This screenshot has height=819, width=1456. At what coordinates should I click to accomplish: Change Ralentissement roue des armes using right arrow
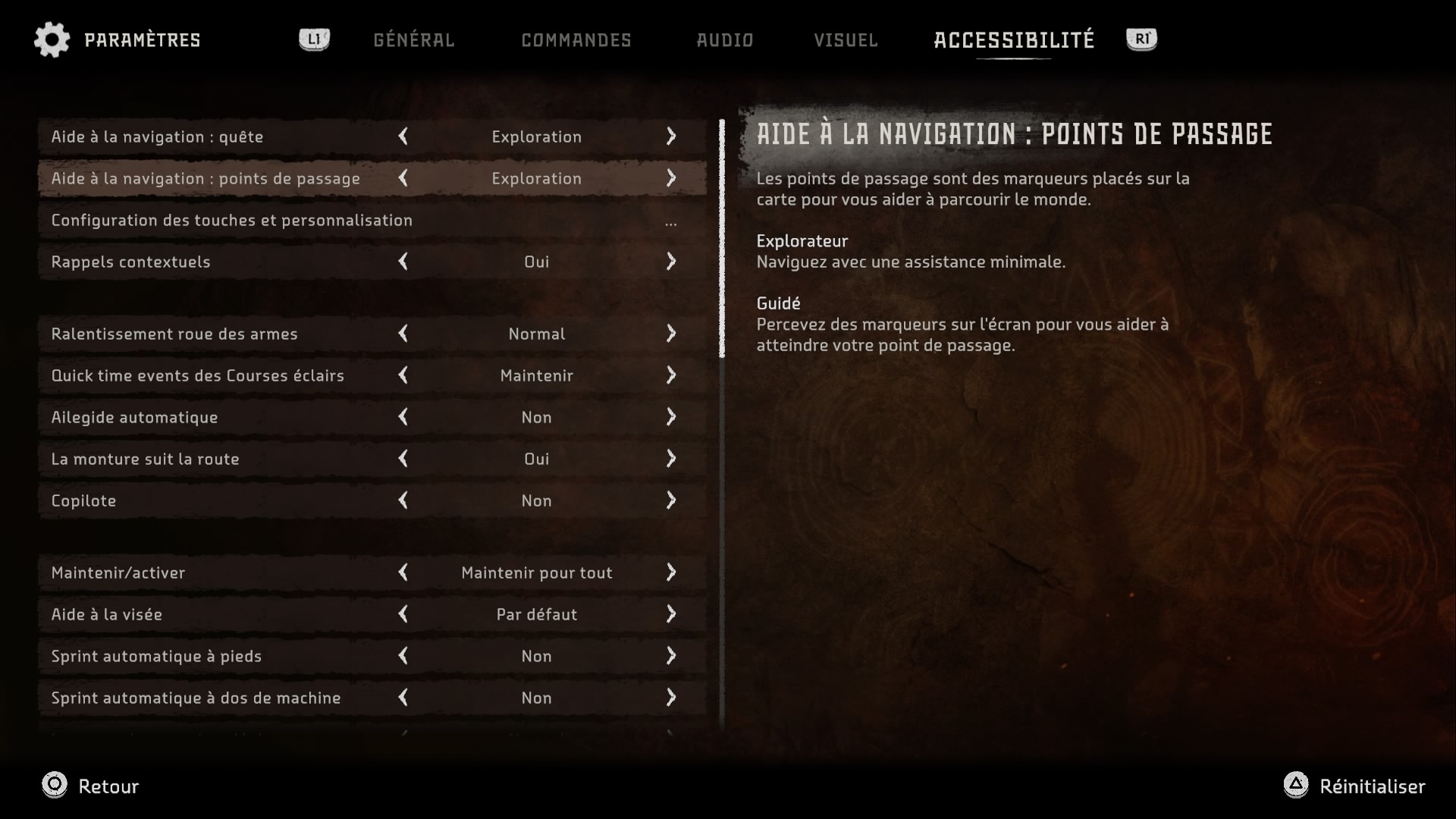(x=671, y=334)
